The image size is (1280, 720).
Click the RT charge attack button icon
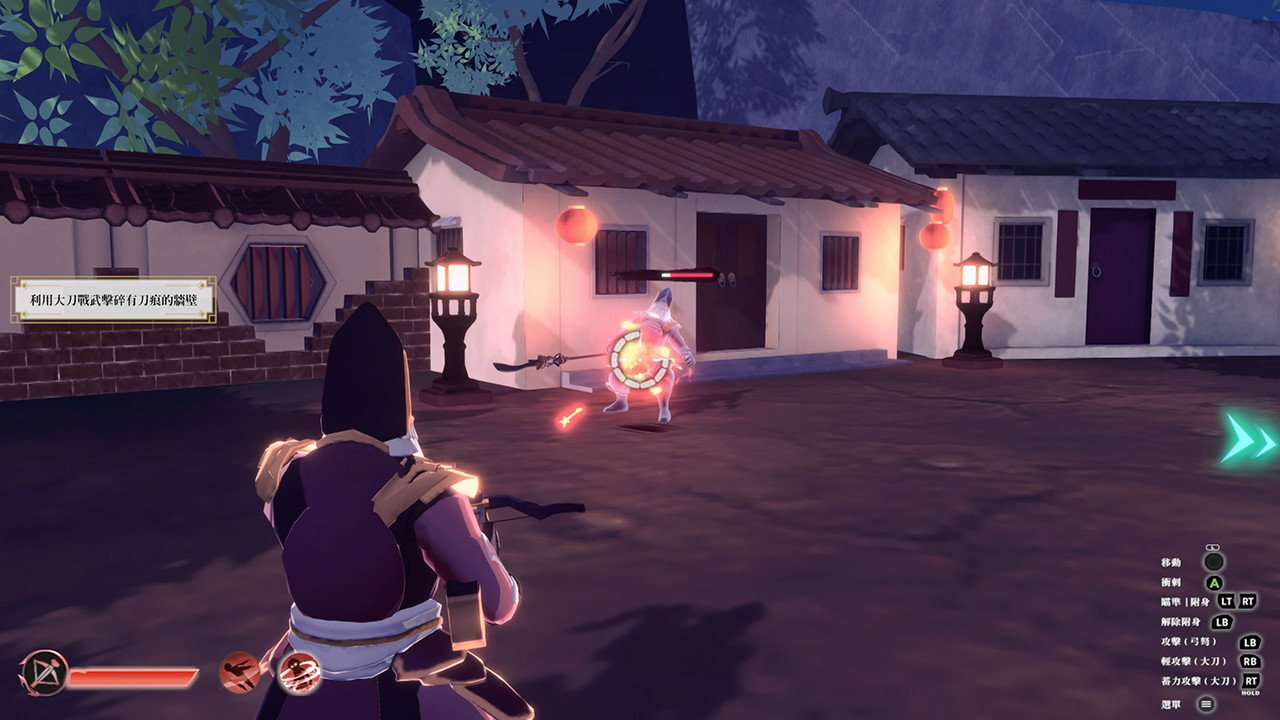click(1250, 680)
